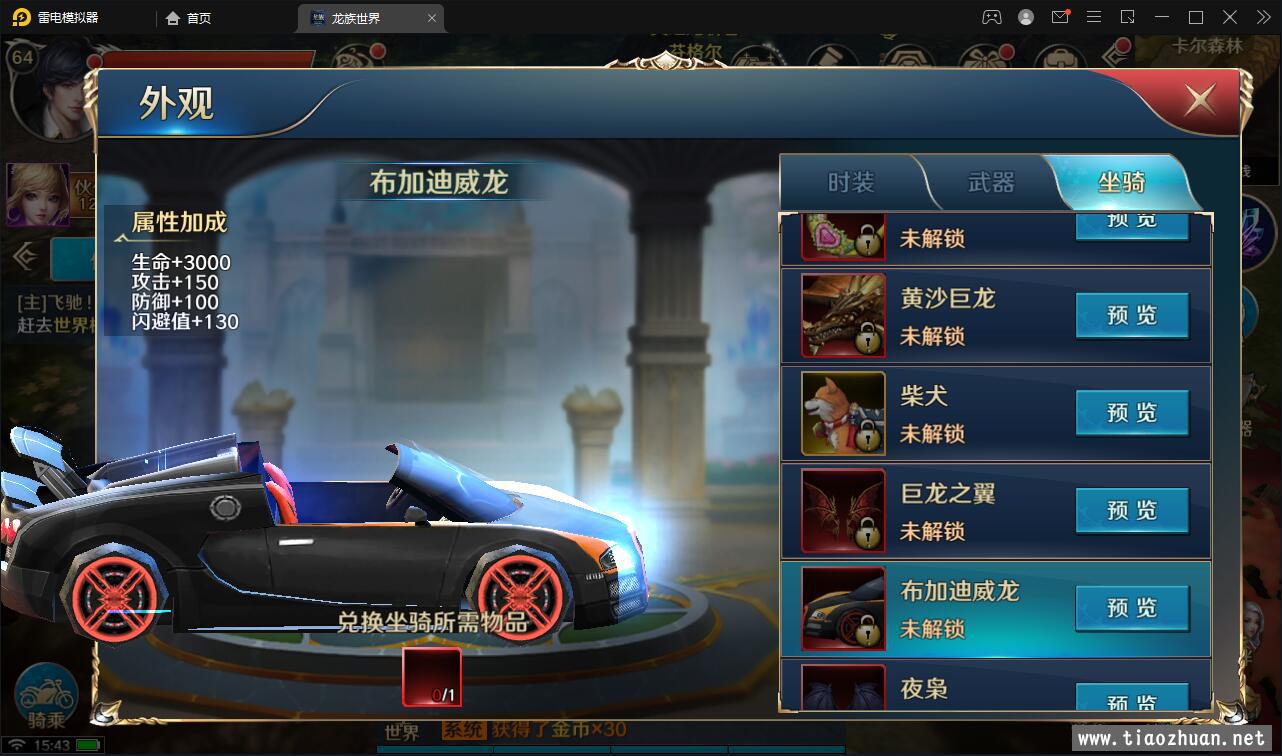Open the 首页 home tab in emulator
Viewport: 1282px width, 756px height.
[x=189, y=18]
